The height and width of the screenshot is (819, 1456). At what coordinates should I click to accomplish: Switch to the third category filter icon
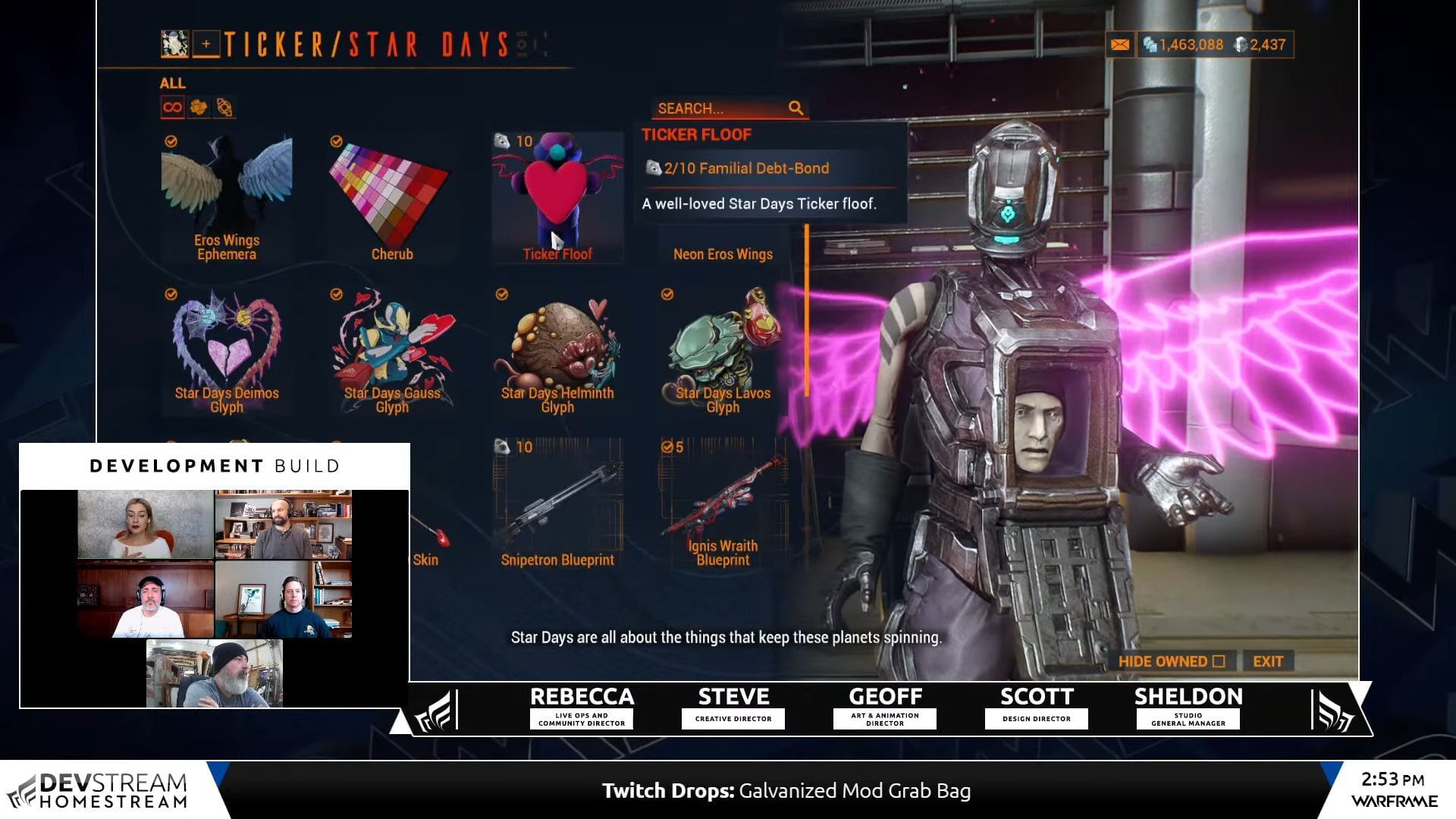point(224,108)
